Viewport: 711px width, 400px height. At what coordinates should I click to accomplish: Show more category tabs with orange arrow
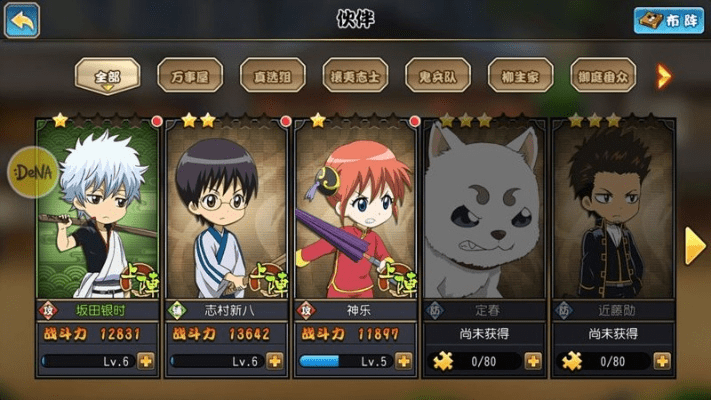click(x=663, y=75)
